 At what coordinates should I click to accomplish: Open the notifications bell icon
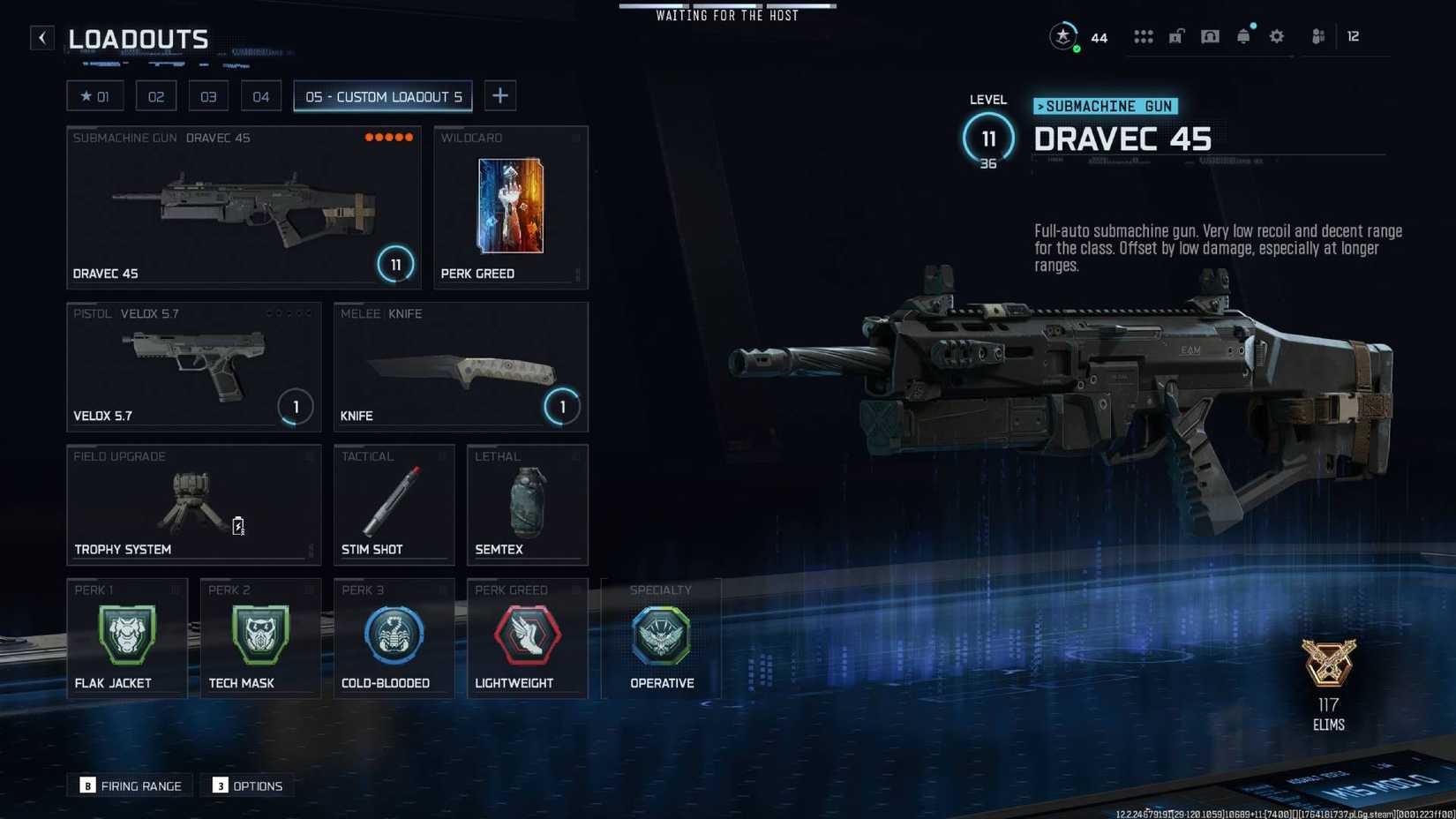pyautogui.click(x=1243, y=36)
